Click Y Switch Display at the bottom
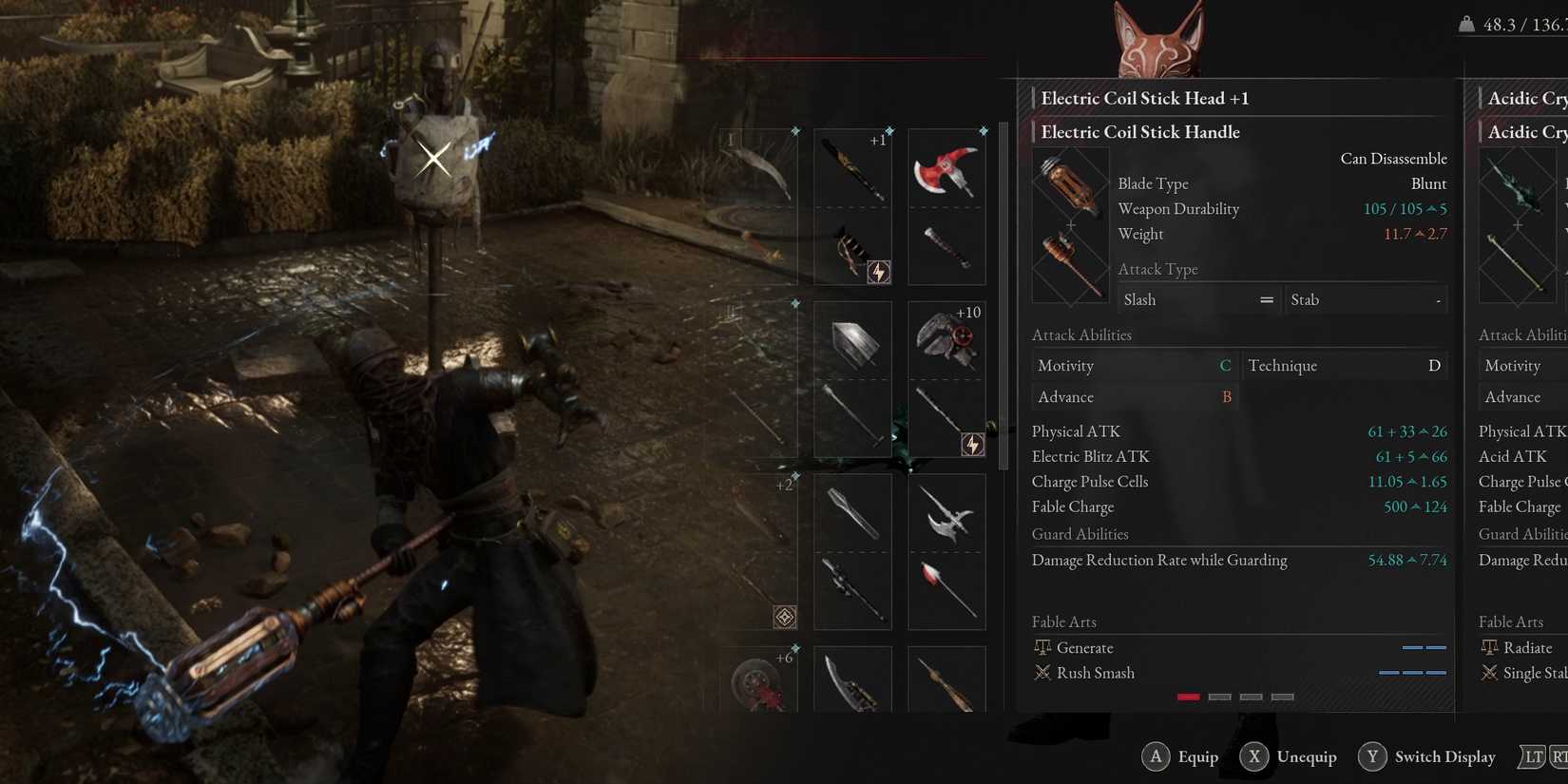 pyautogui.click(x=1427, y=756)
